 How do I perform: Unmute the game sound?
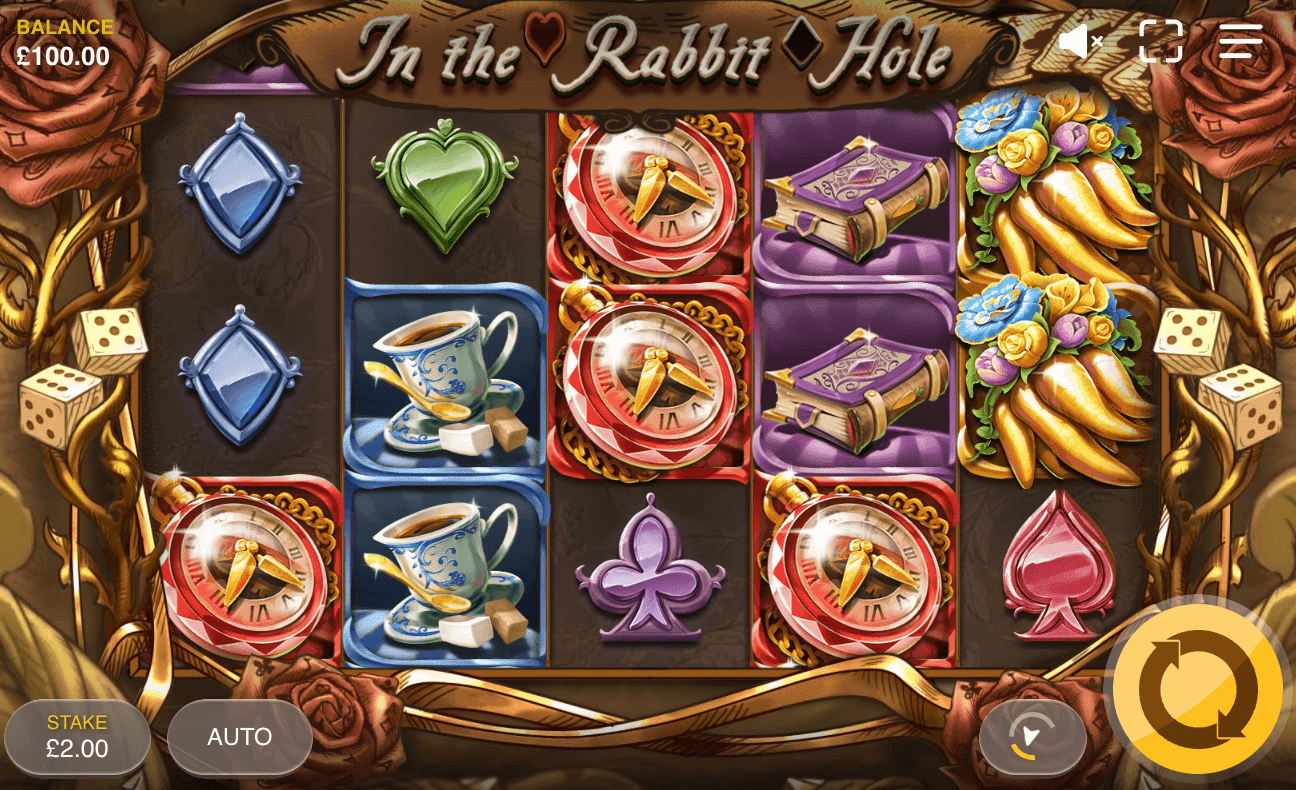point(1080,40)
